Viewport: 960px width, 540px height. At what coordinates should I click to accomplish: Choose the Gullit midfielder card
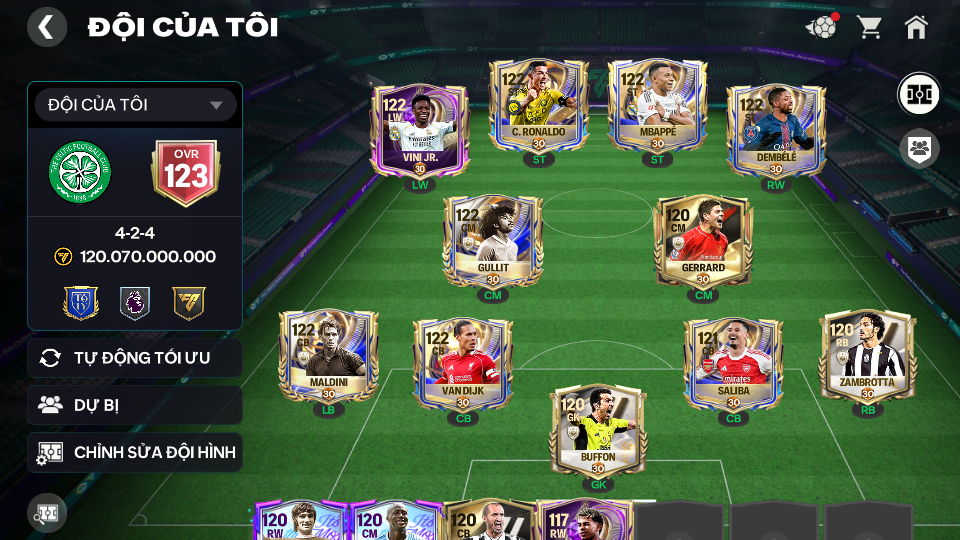click(493, 240)
